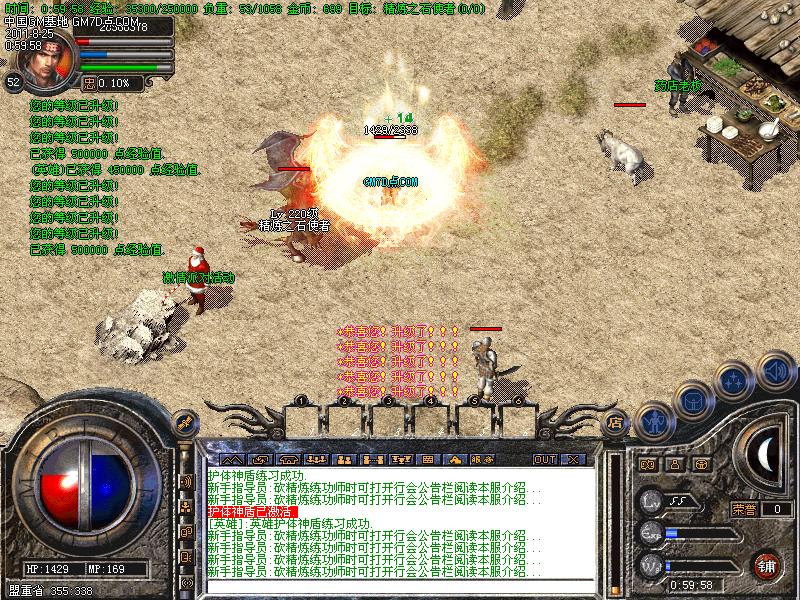Open the shop via the 店 button
Screen dimensions: 800x600
click(x=616, y=423)
